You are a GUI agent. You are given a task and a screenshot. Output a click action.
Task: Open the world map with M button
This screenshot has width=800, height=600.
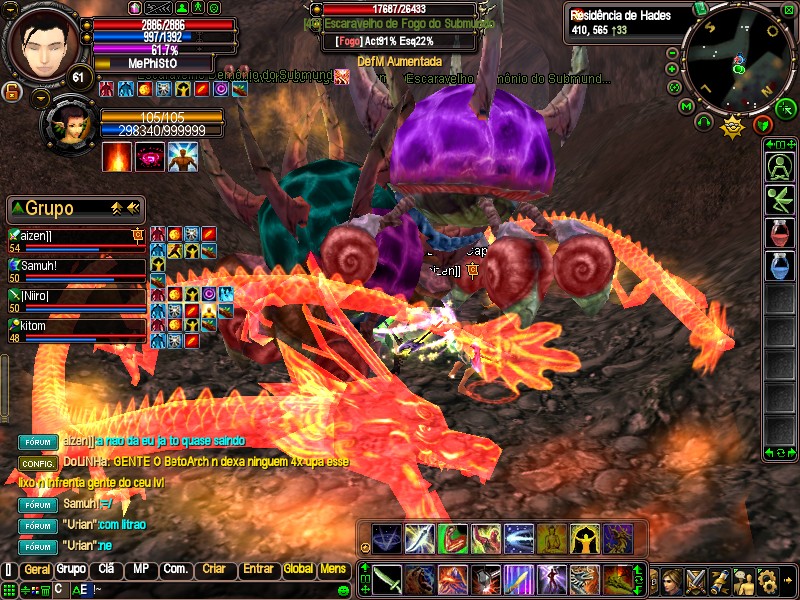(x=686, y=105)
